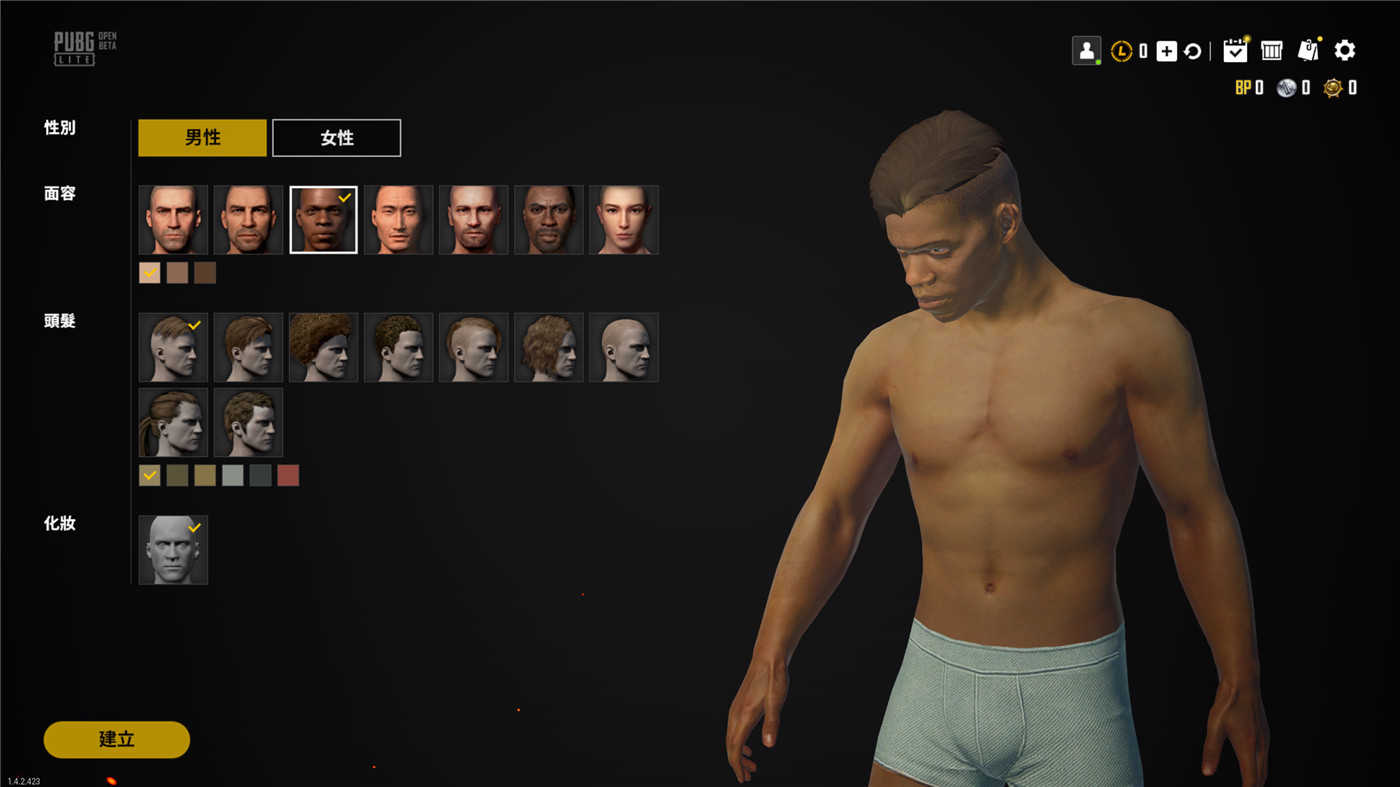This screenshot has height=787, width=1400.
Task: Open the shop bag icon with notification
Action: [1307, 49]
